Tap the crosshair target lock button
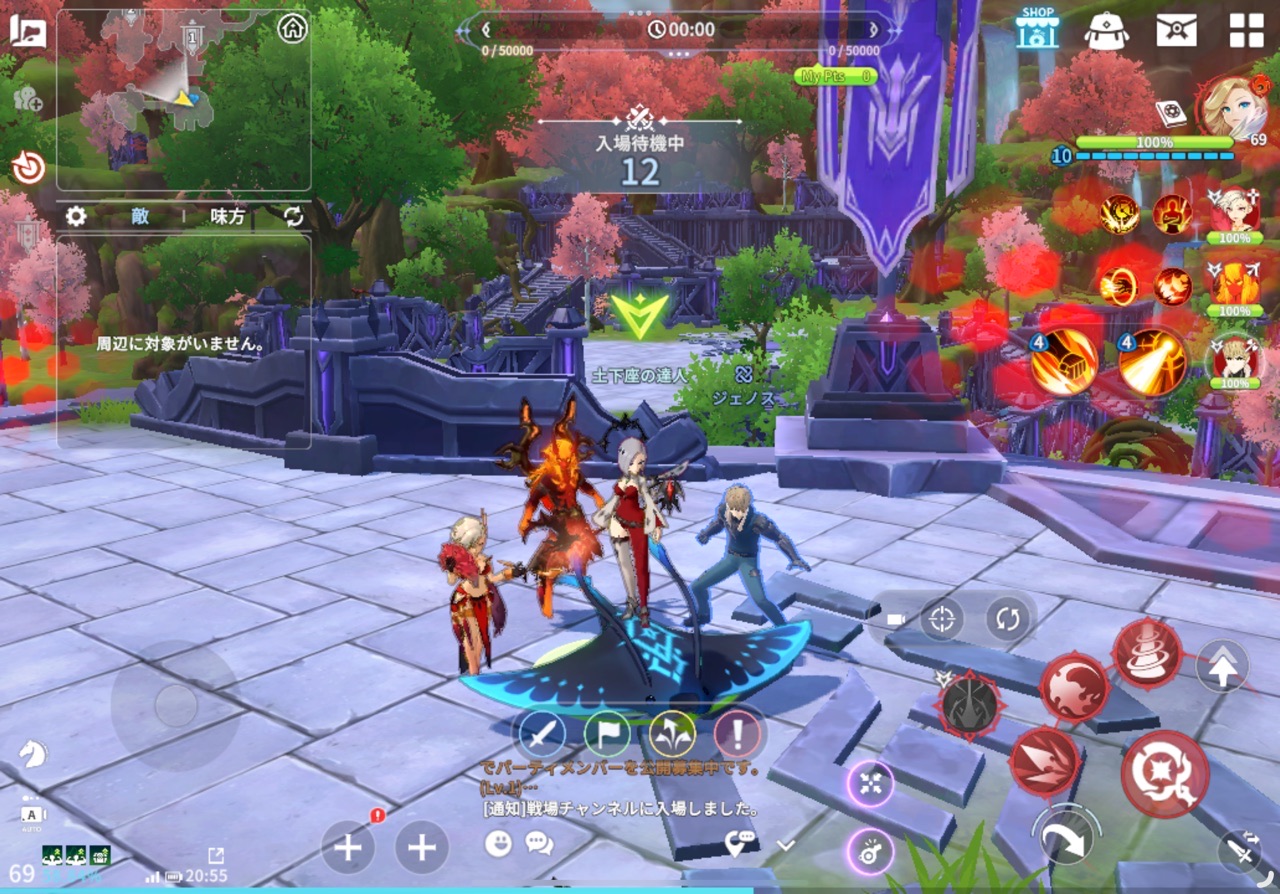The image size is (1280, 894). 940,619
